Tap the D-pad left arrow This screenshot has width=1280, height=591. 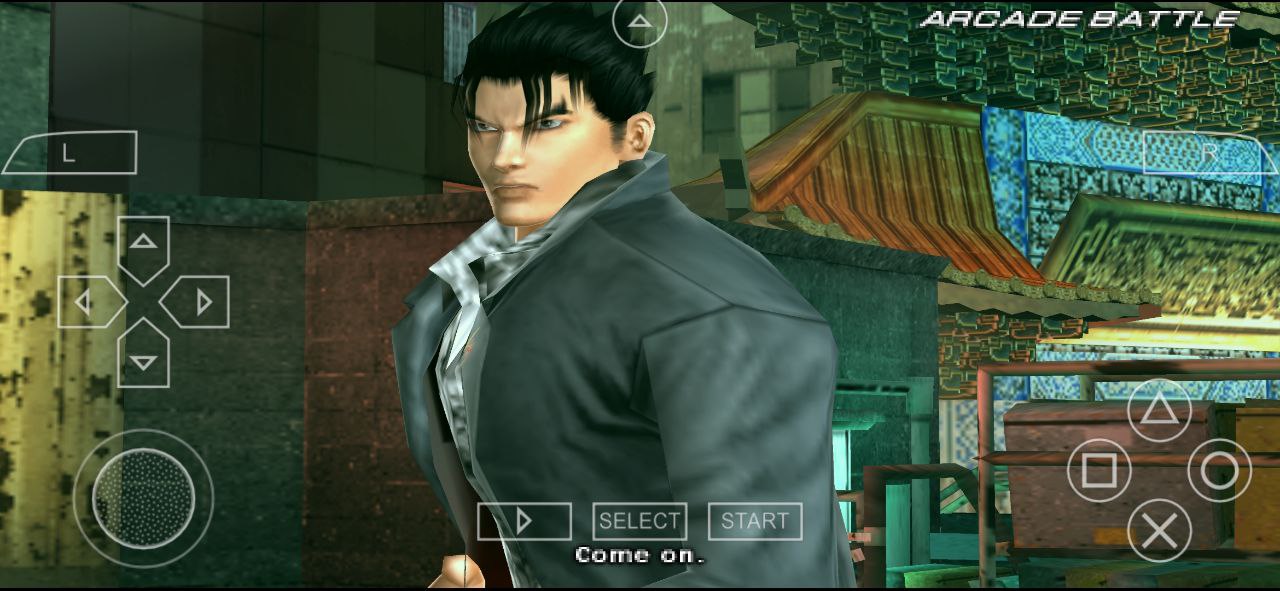87,302
